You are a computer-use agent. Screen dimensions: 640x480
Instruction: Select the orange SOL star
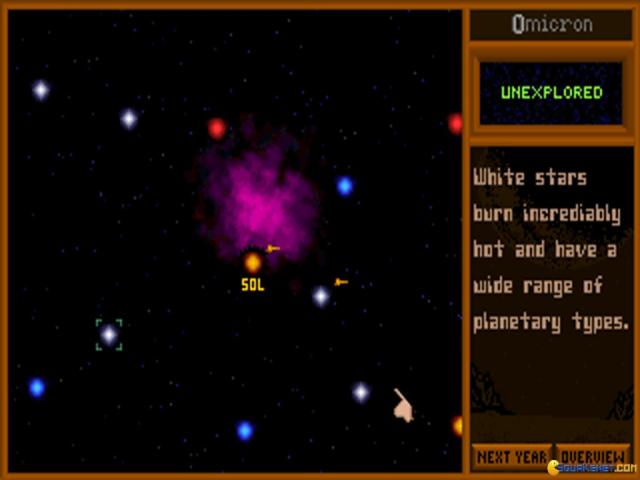point(253,263)
